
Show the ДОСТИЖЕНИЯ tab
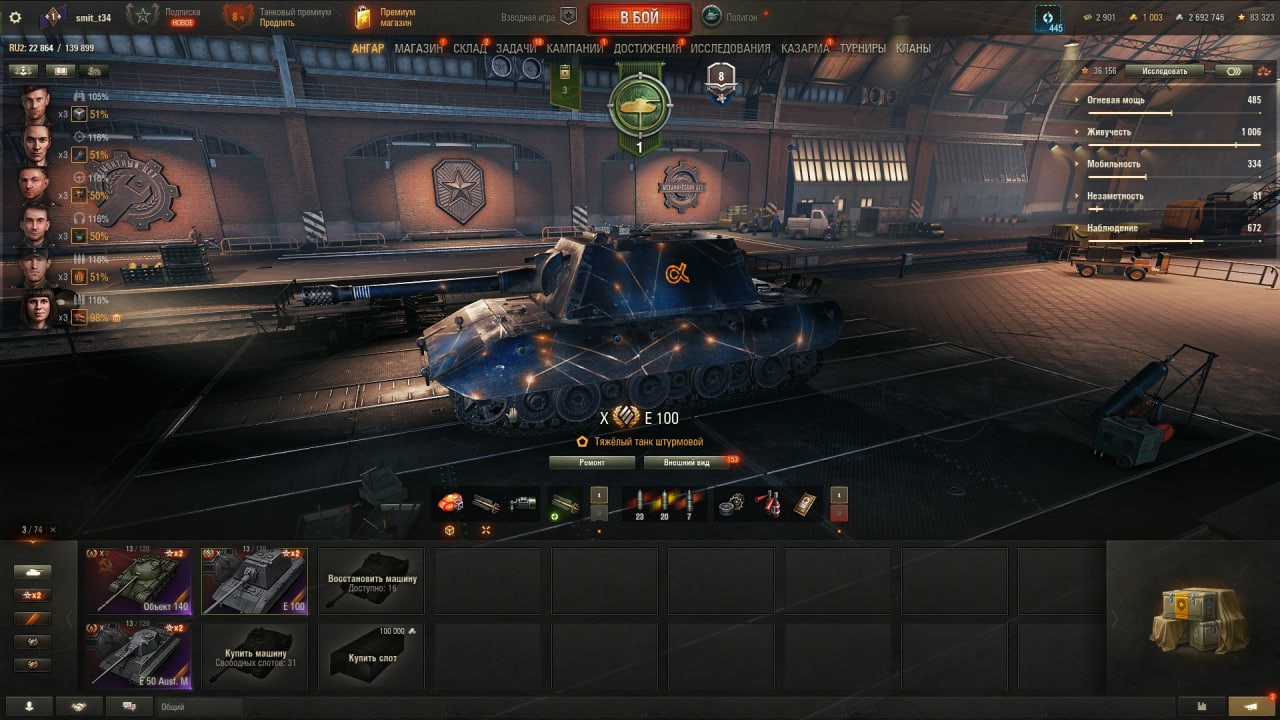[647, 48]
